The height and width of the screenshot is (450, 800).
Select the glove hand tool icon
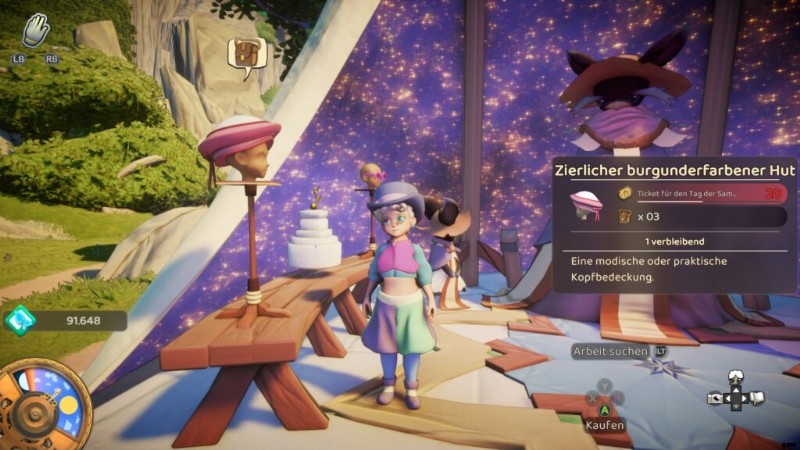(36, 31)
